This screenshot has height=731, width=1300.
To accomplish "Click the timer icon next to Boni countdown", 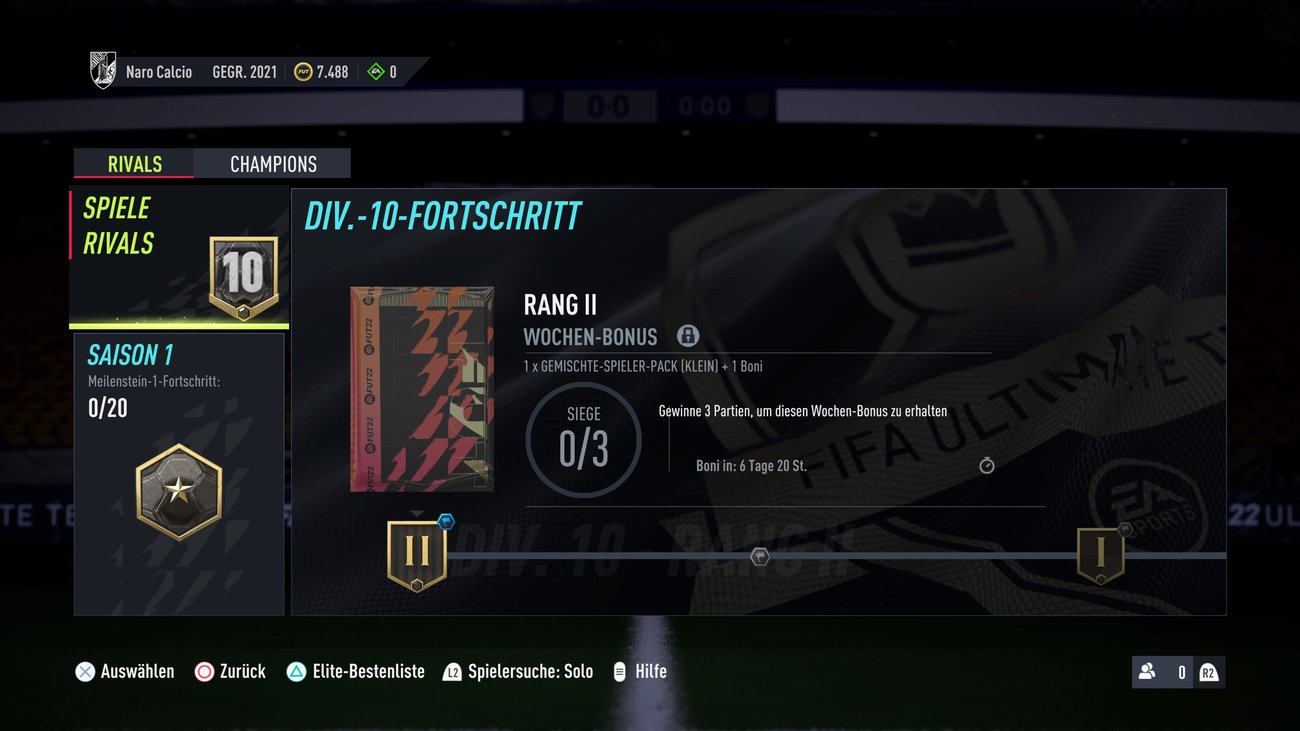I will (986, 465).
